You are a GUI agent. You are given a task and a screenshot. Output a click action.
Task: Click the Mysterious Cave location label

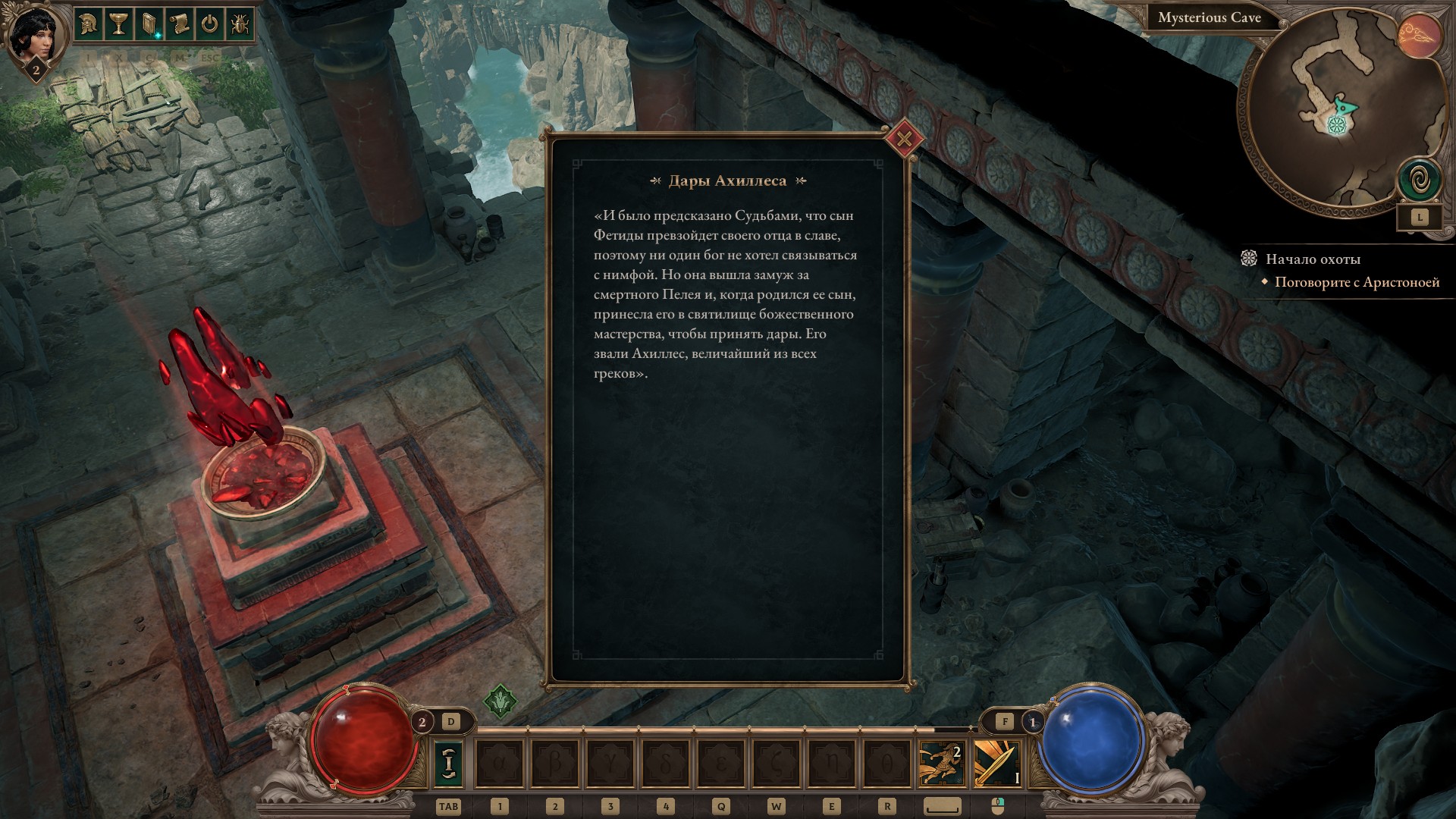[x=1209, y=18]
